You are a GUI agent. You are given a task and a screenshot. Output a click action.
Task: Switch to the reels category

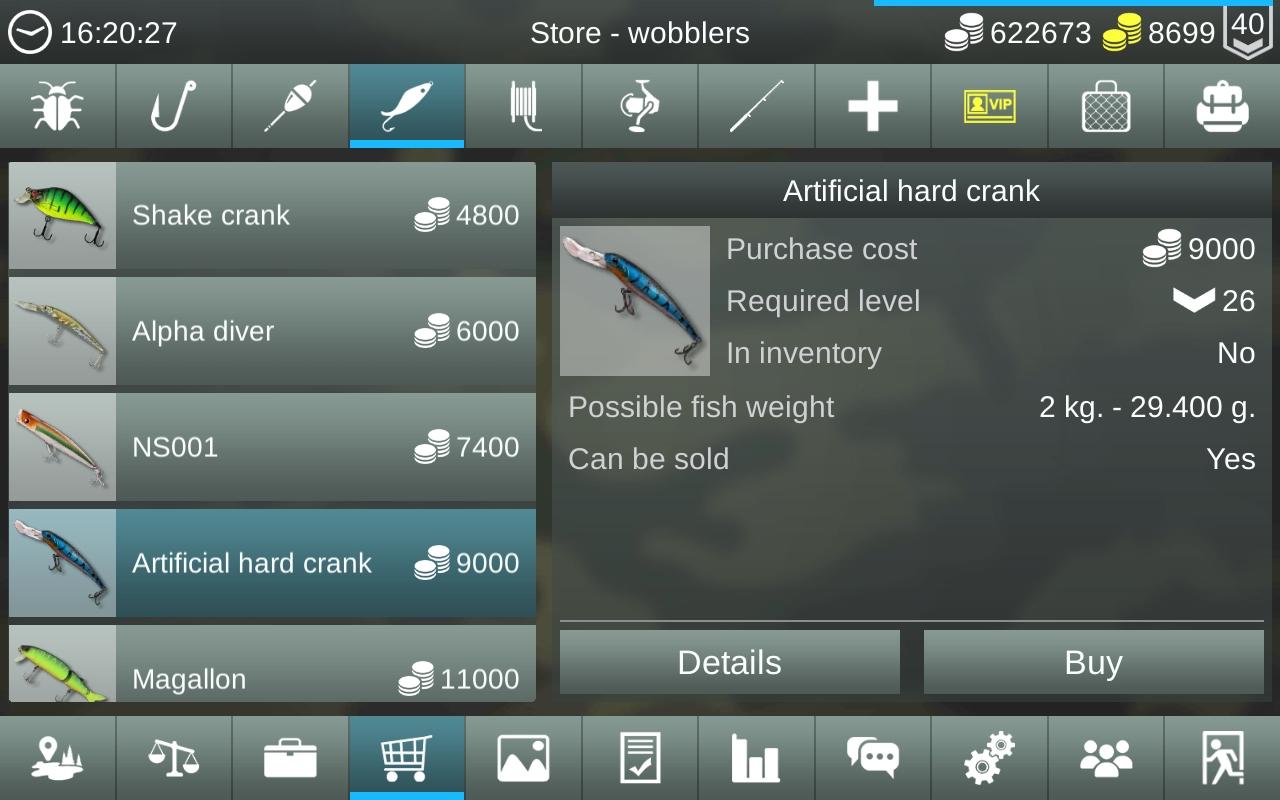pos(640,106)
